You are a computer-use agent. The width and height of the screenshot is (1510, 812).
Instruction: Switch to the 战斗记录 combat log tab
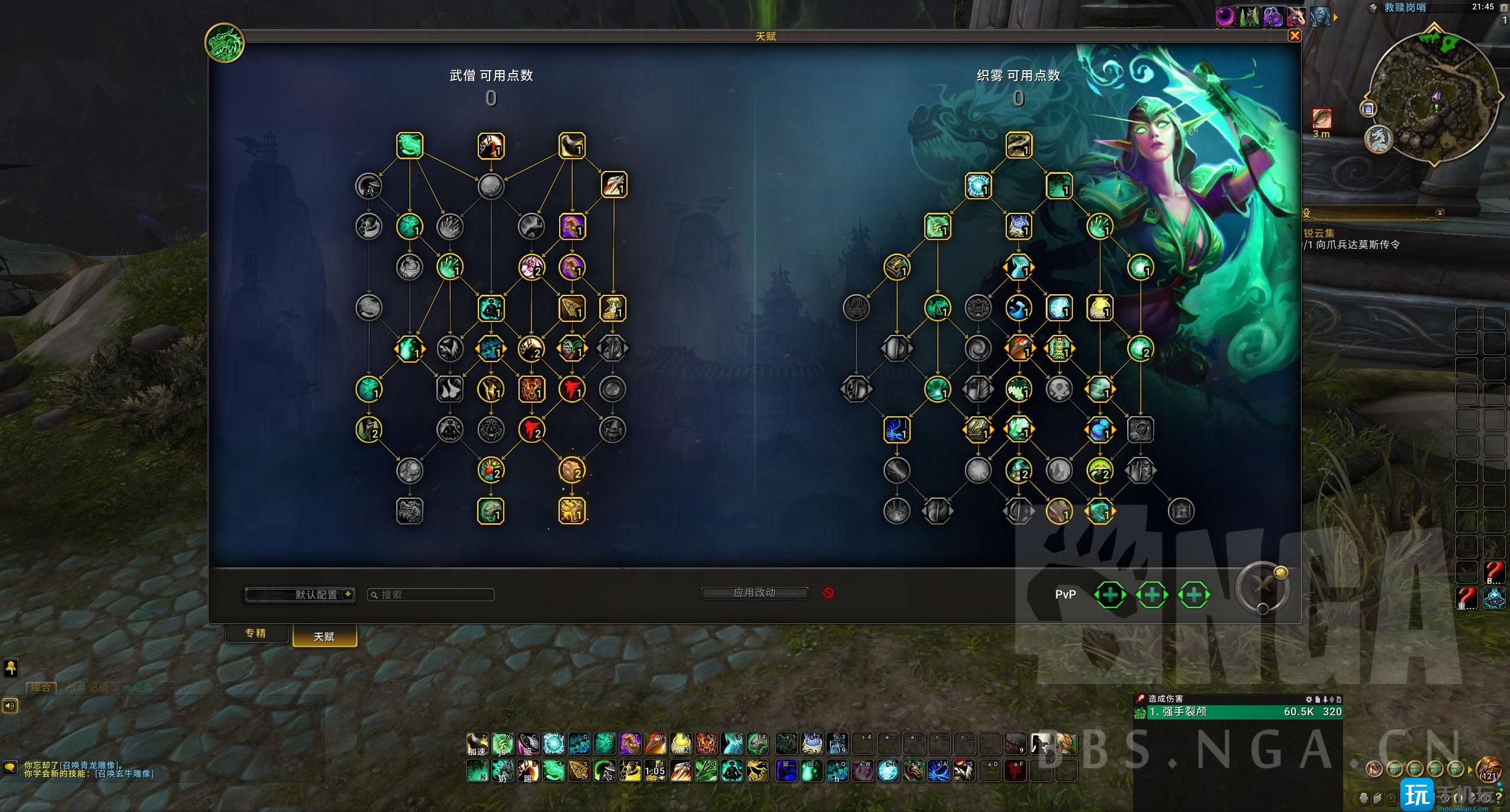coord(87,688)
